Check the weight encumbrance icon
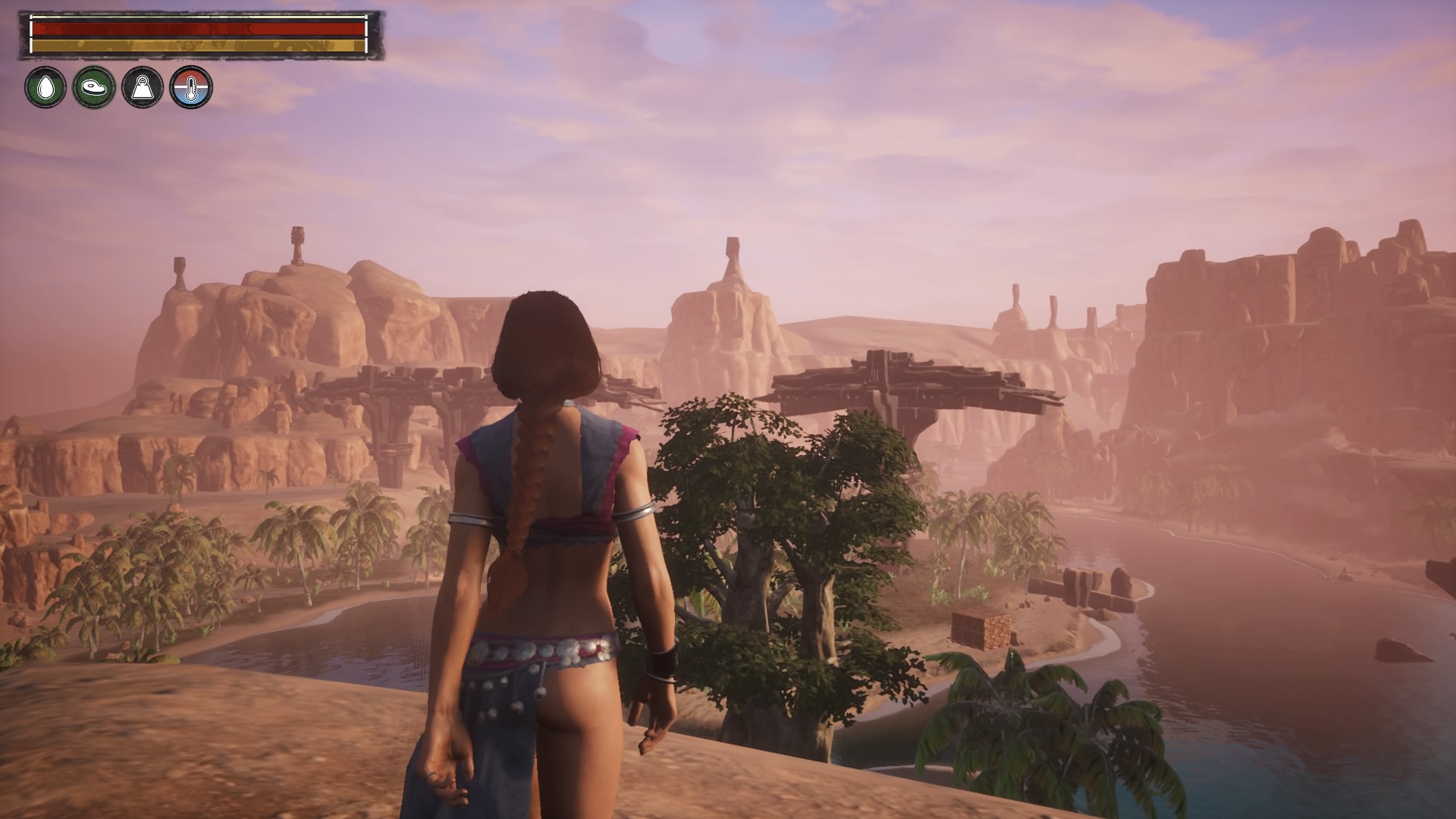Viewport: 1456px width, 819px height. pos(143,87)
